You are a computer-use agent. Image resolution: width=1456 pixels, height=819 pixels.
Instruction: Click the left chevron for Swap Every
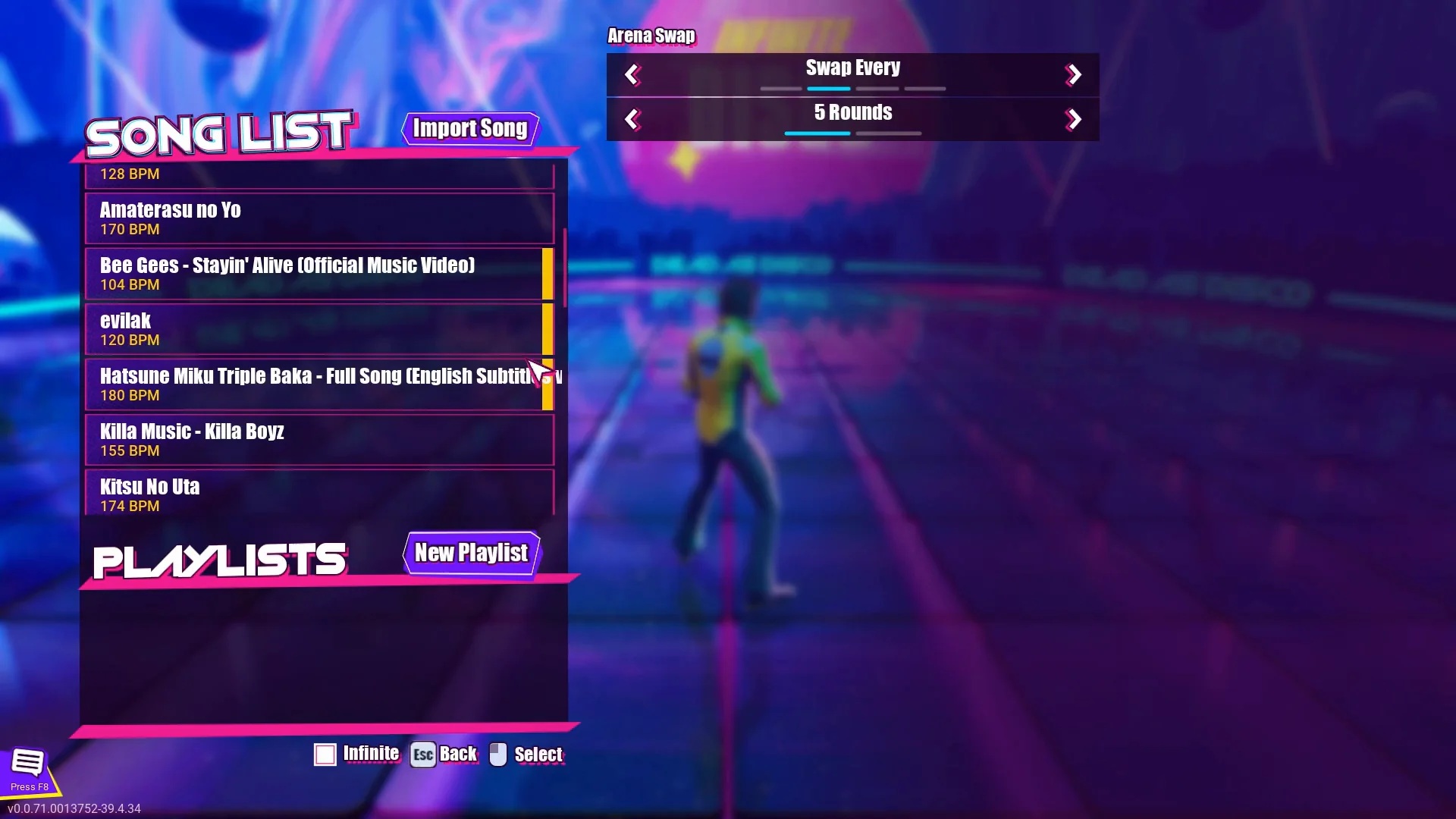coord(633,74)
